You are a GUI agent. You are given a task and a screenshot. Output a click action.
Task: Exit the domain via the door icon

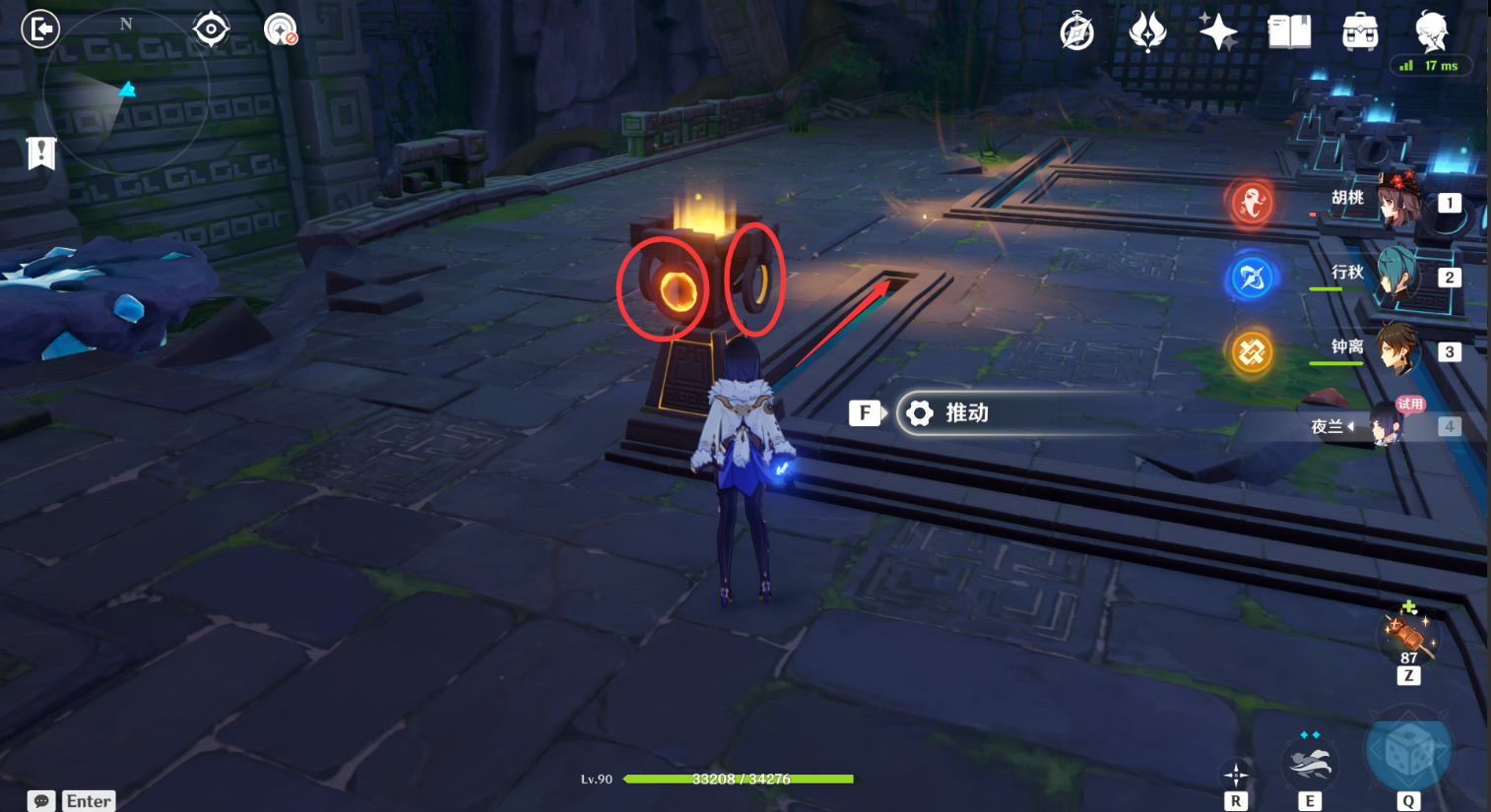tap(40, 29)
